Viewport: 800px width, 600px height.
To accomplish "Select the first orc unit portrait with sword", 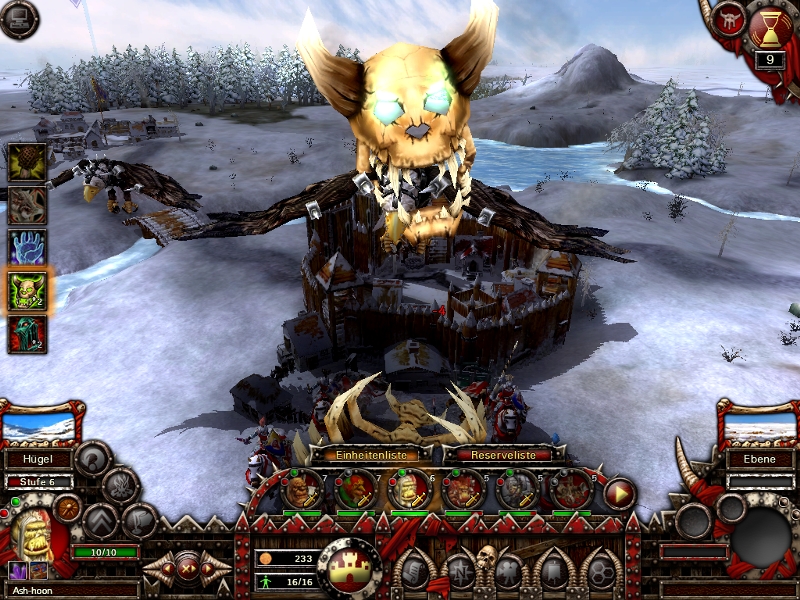I will tap(302, 490).
